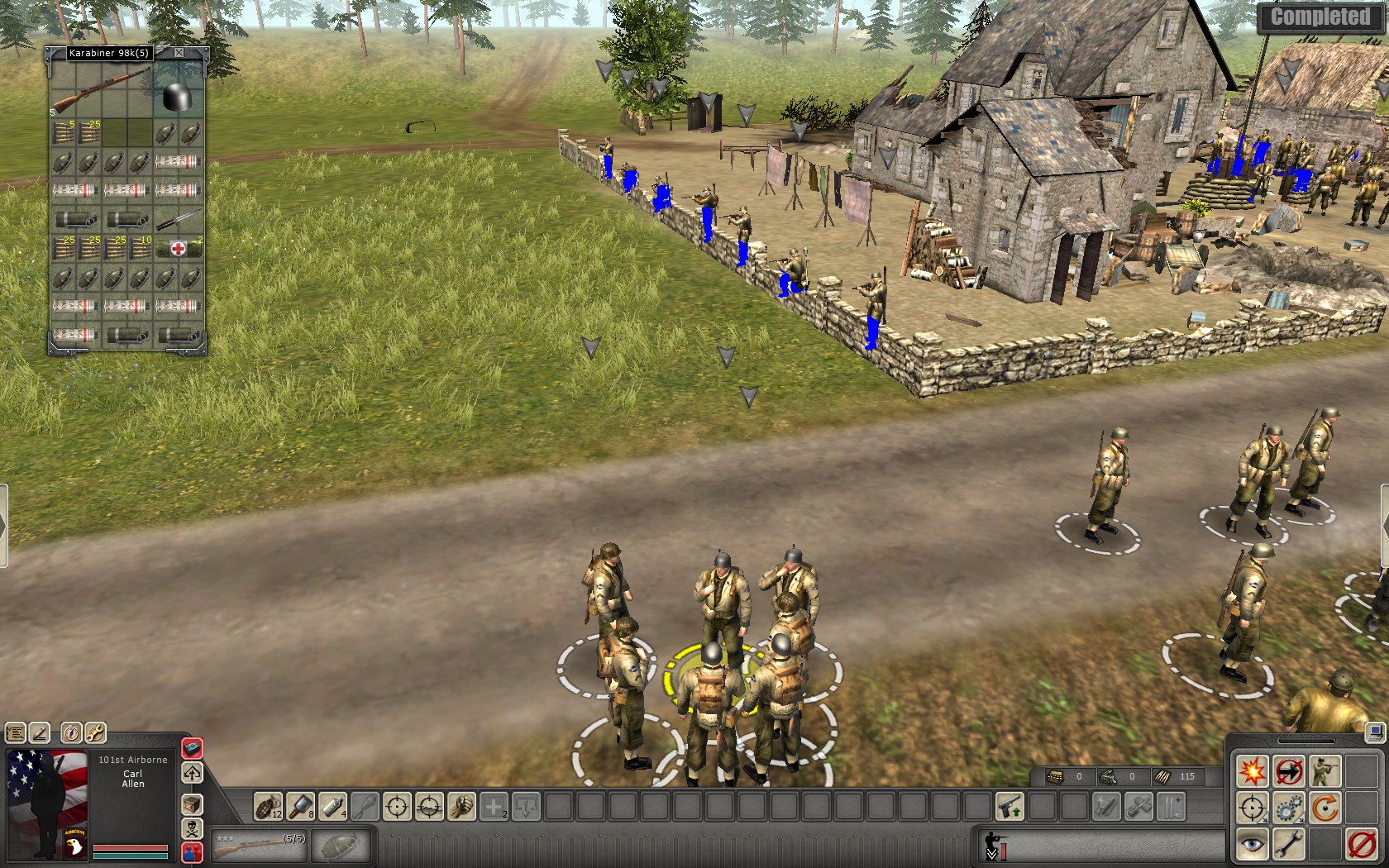Click the pistol with green arrow slot
Screen dimensions: 1389x868
[x=1010, y=806]
